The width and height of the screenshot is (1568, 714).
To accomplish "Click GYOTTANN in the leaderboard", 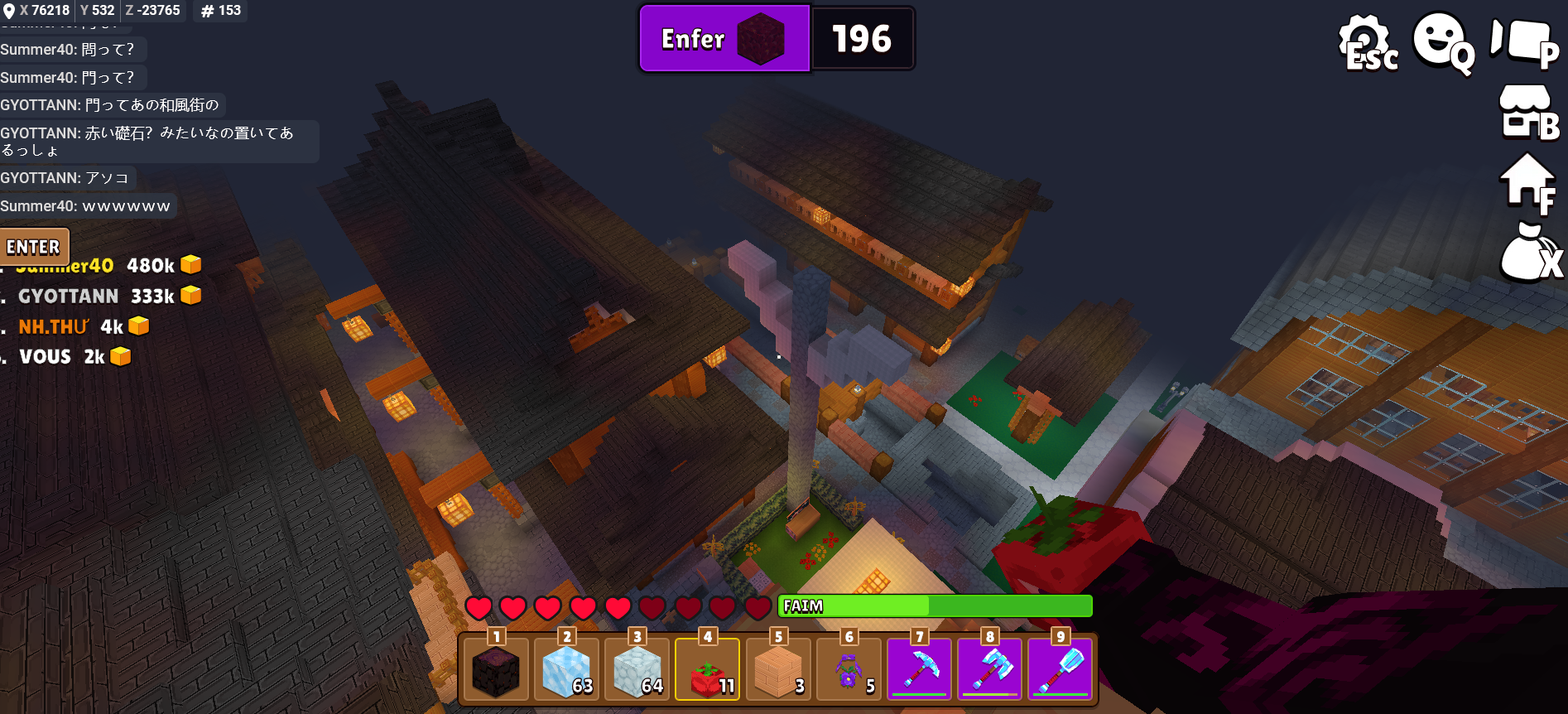I will tap(69, 296).
